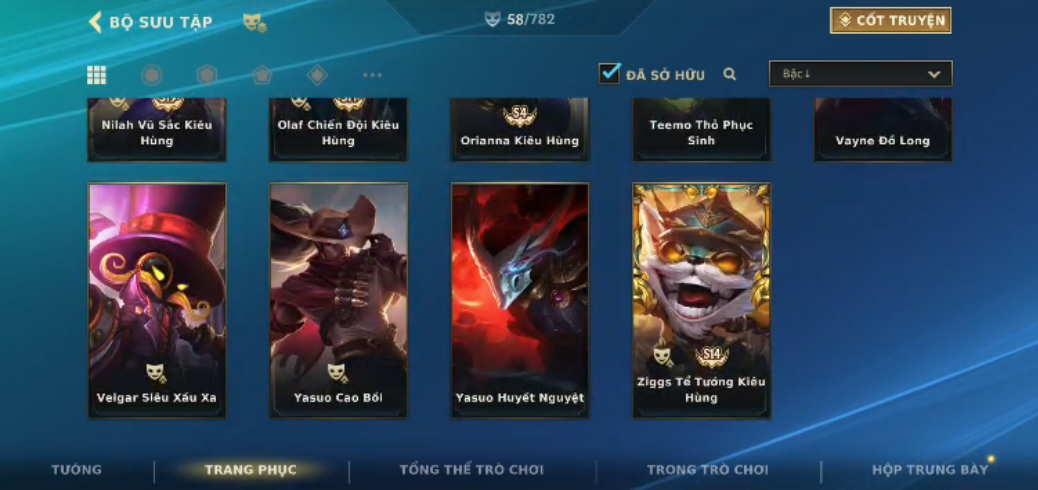This screenshot has height=490, width=1038.
Task: Open the Trong Trò Chơi tab
Action: 708,470
